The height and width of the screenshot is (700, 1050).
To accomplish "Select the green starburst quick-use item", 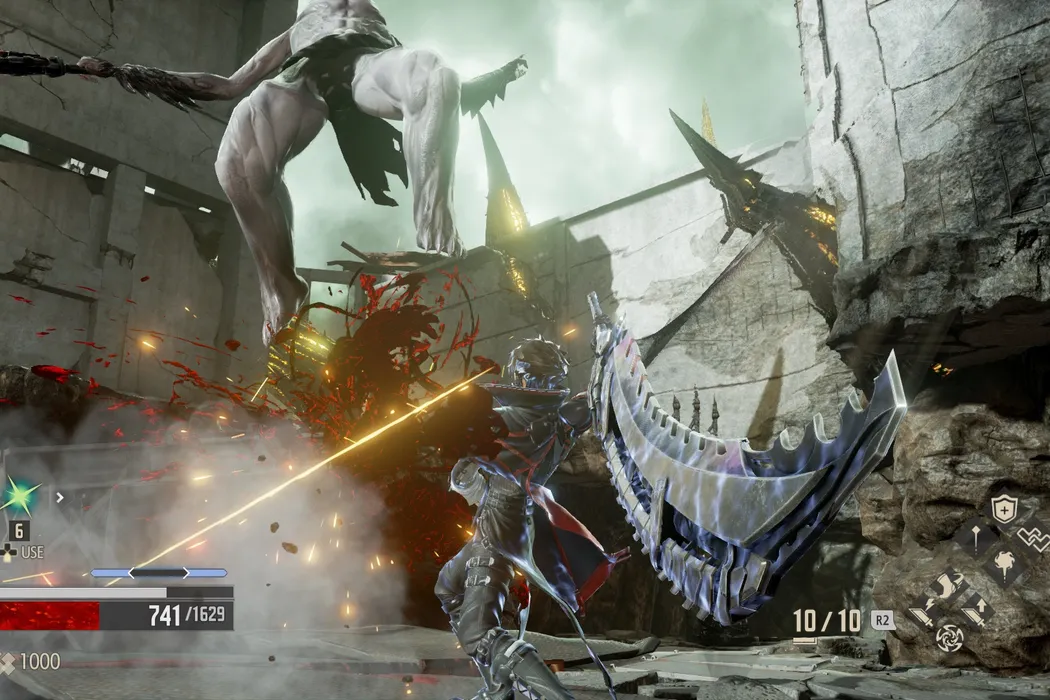I will click(20, 495).
